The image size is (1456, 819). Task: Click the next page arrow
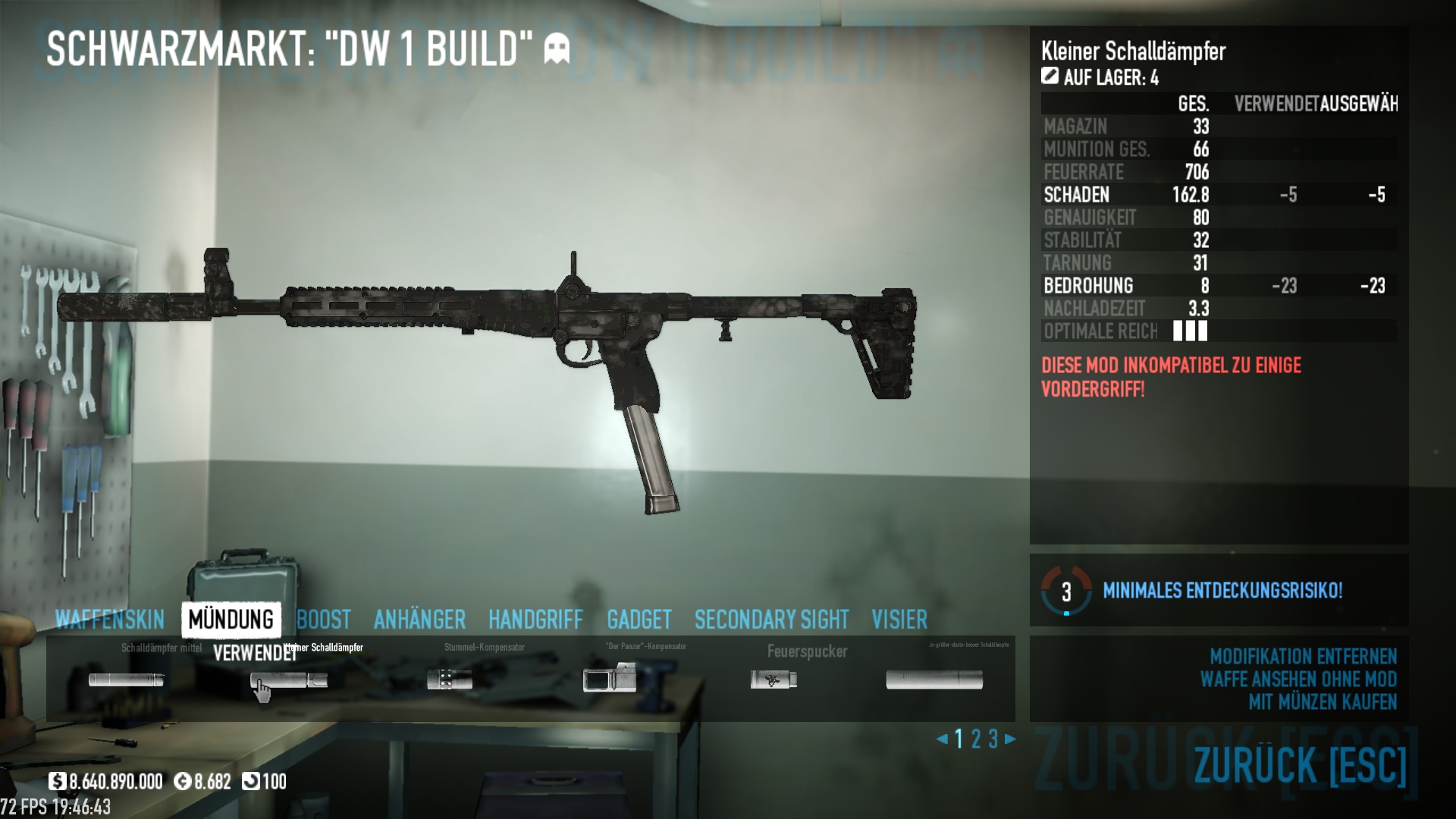[x=1010, y=739]
